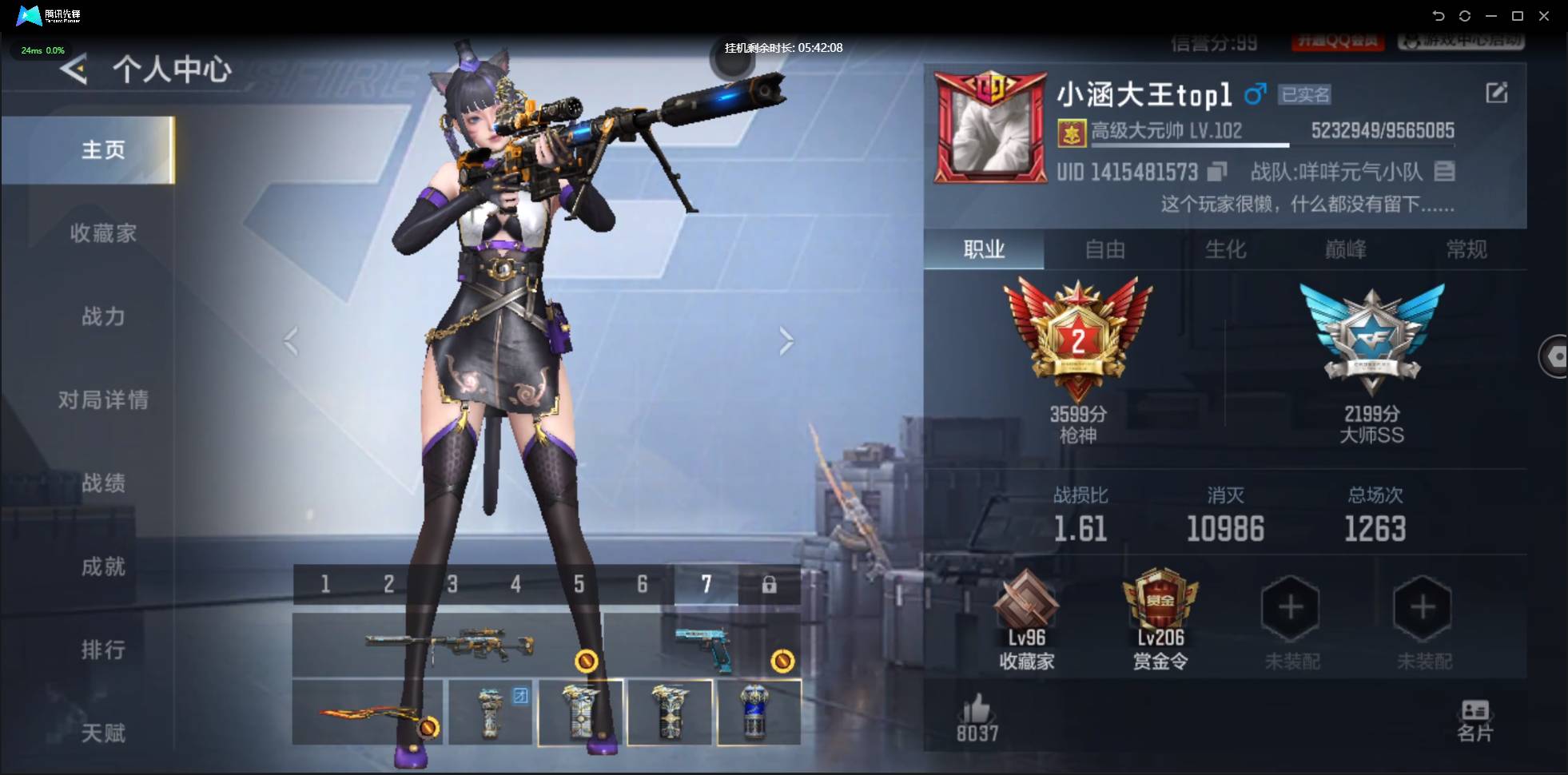The width and height of the screenshot is (1568, 775).
Task: Switch to the 巅峰 ranking tab
Action: [x=1347, y=250]
